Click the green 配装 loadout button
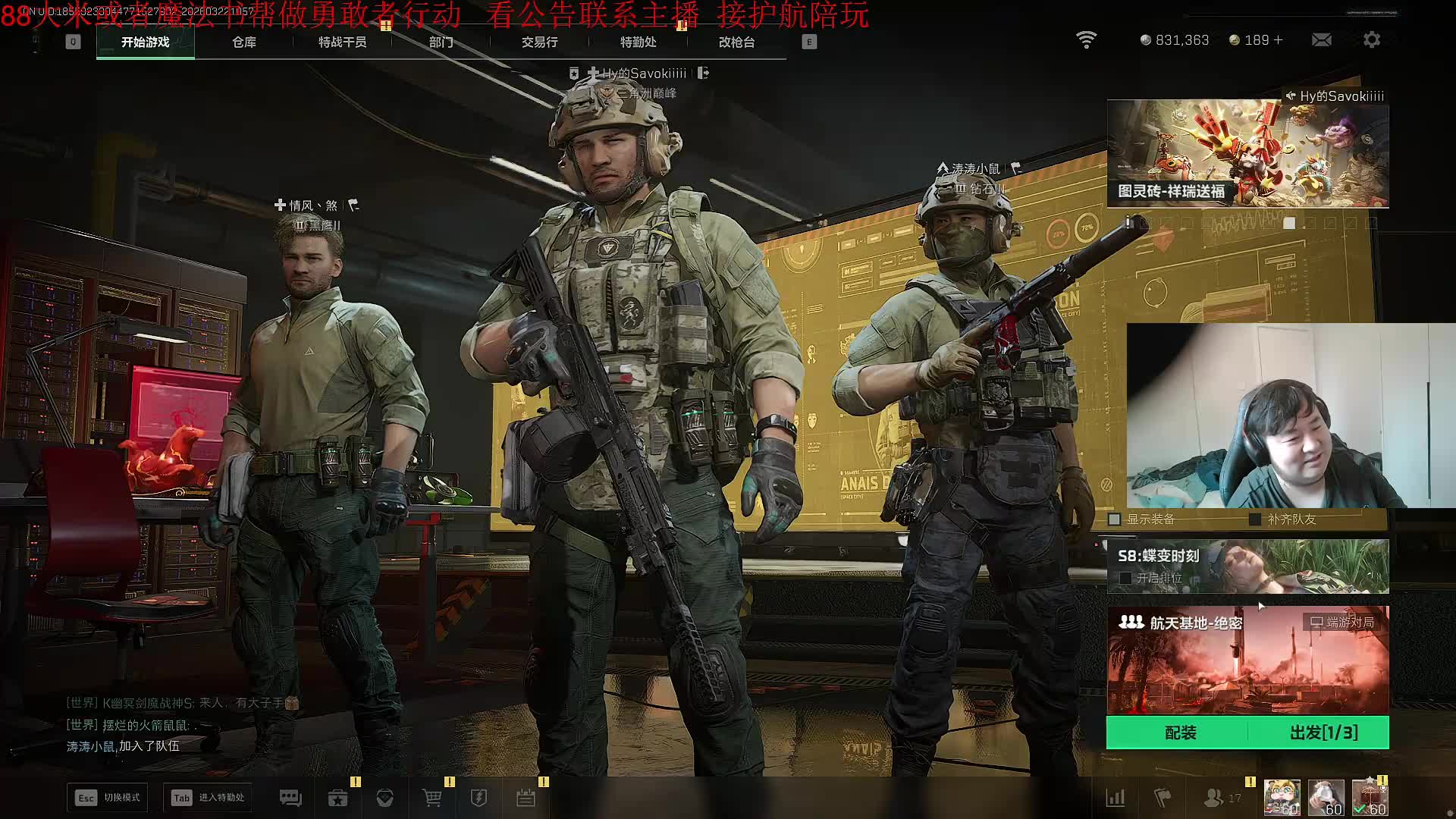Viewport: 1456px width, 819px height. 1179,733
